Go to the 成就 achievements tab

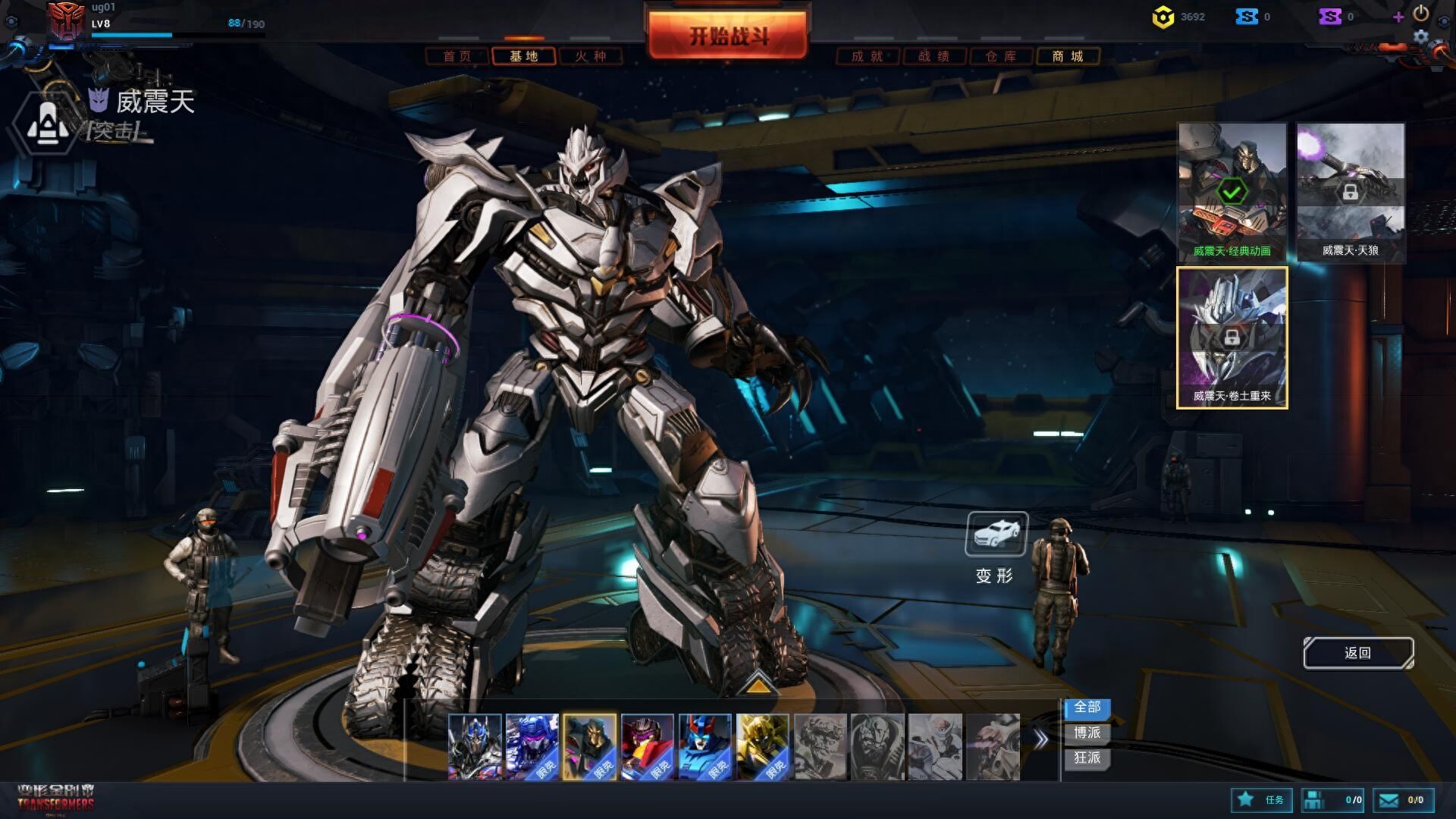click(868, 56)
